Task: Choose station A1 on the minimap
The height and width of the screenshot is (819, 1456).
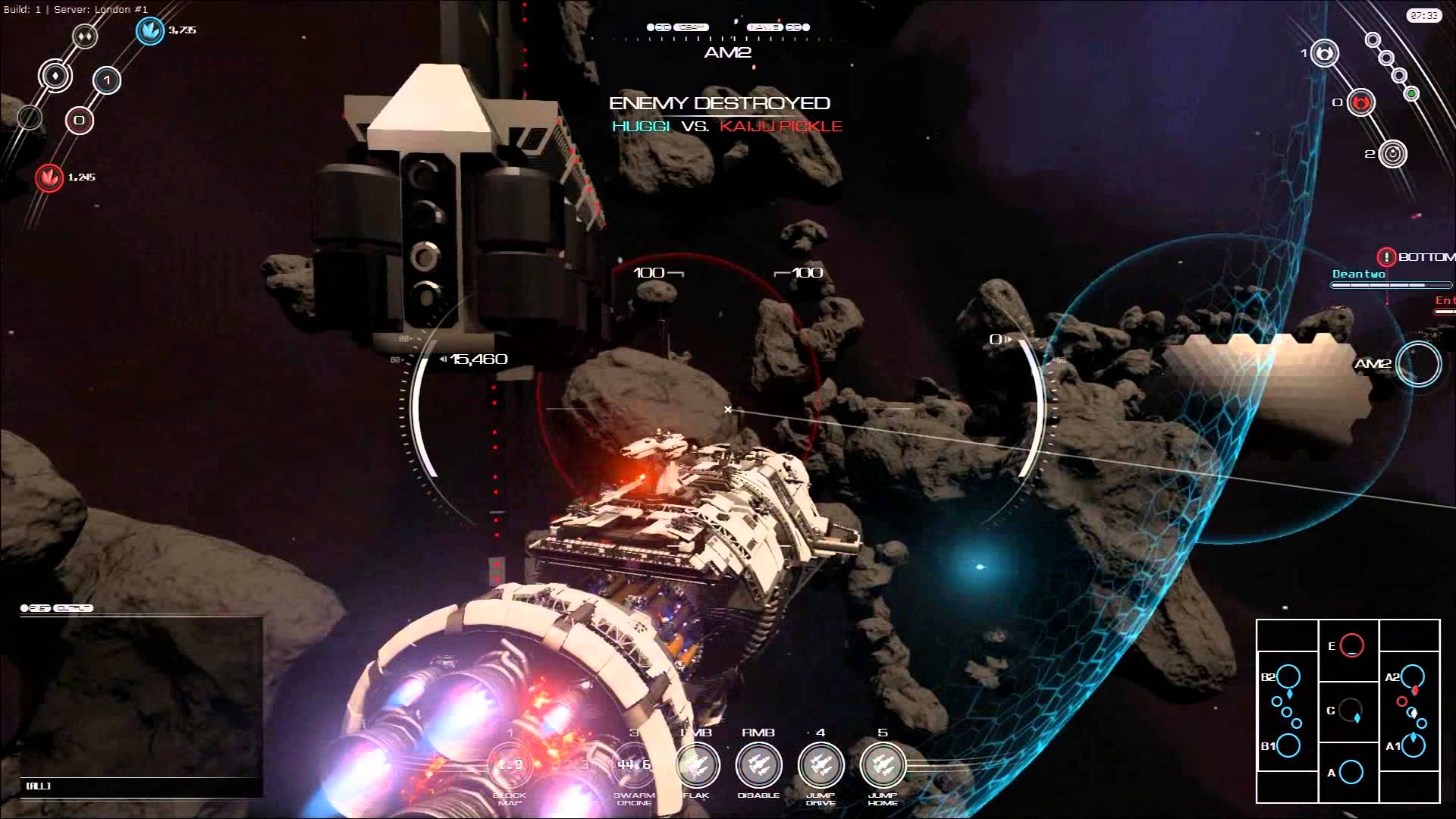Action: point(1413,745)
